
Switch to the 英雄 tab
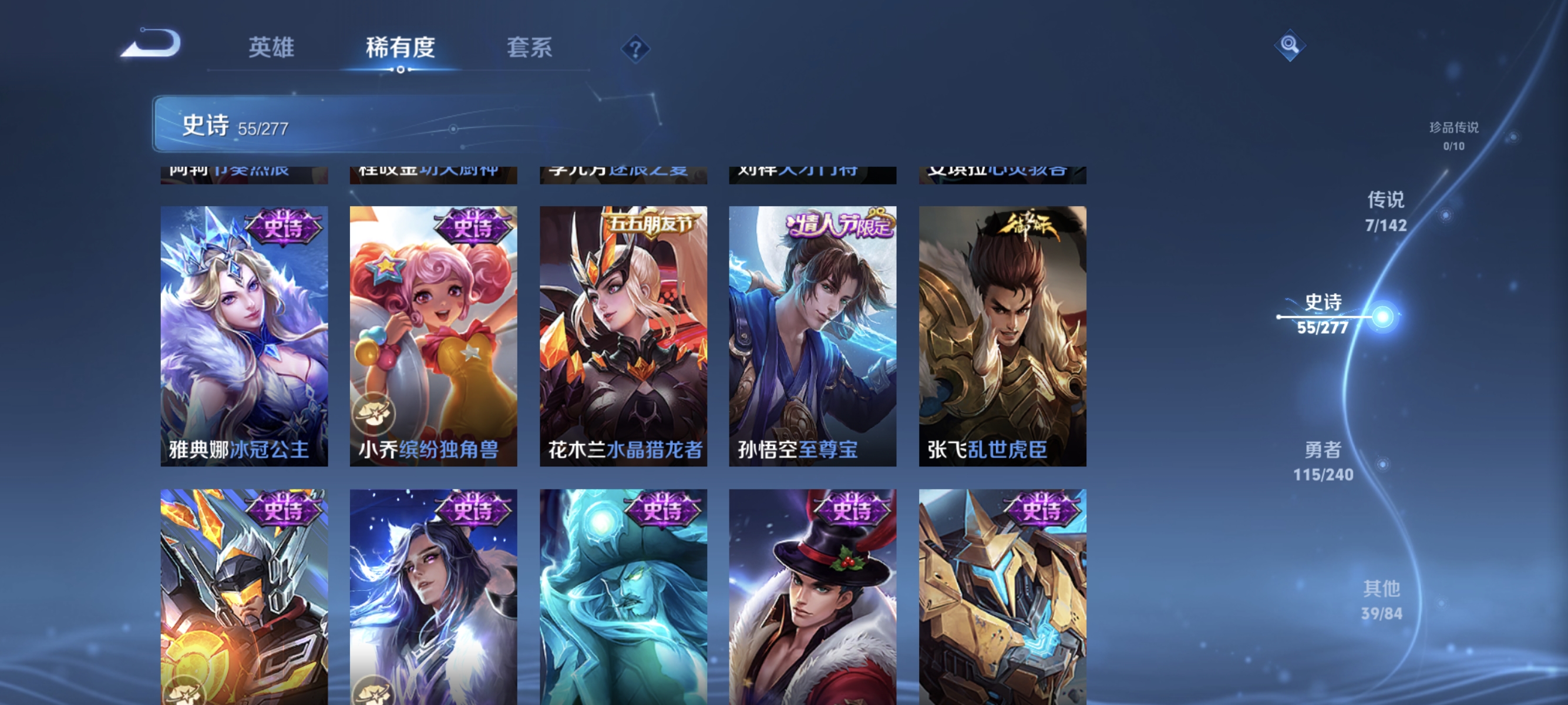[271, 48]
